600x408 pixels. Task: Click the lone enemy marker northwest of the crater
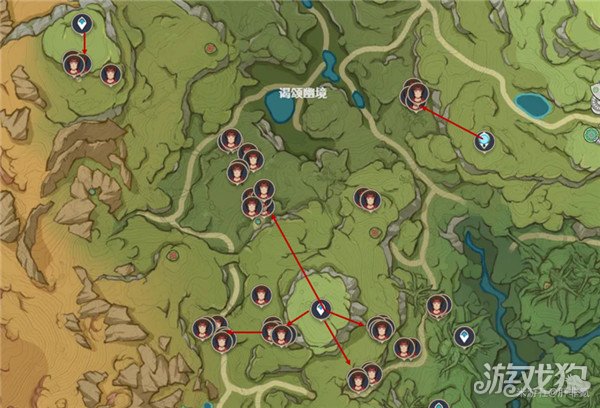click(262, 295)
